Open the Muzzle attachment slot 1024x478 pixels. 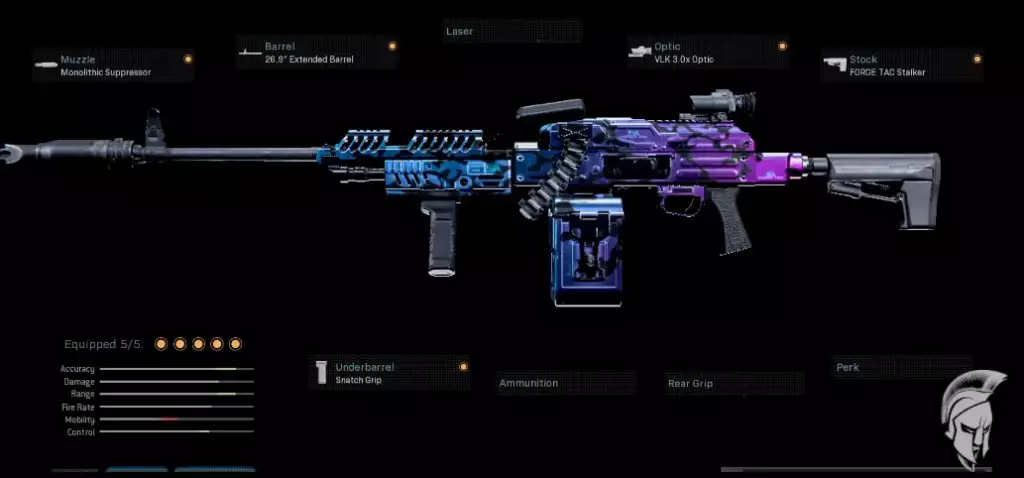[112, 66]
